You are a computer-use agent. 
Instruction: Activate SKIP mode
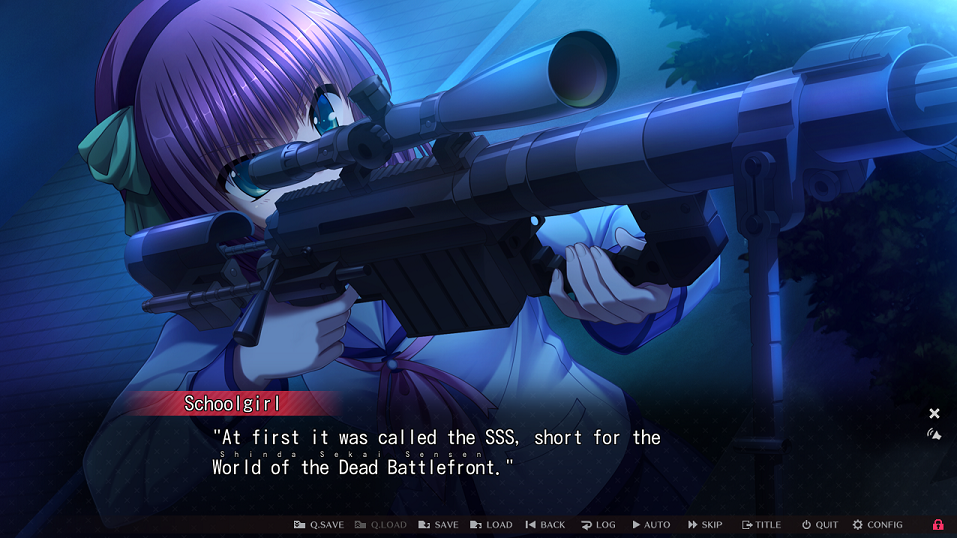pyautogui.click(x=705, y=525)
